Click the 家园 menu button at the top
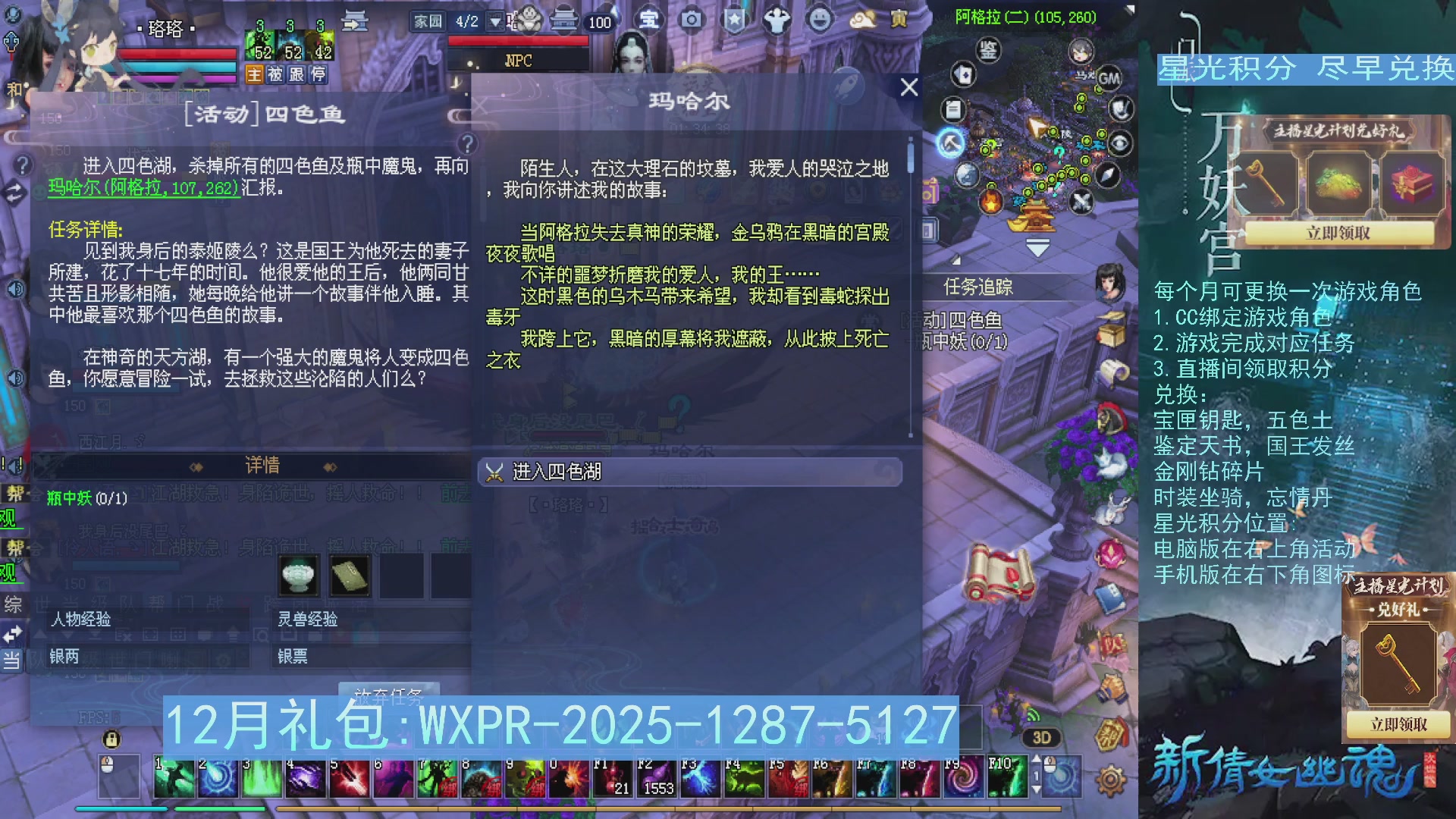The image size is (1456, 819). pos(427,20)
